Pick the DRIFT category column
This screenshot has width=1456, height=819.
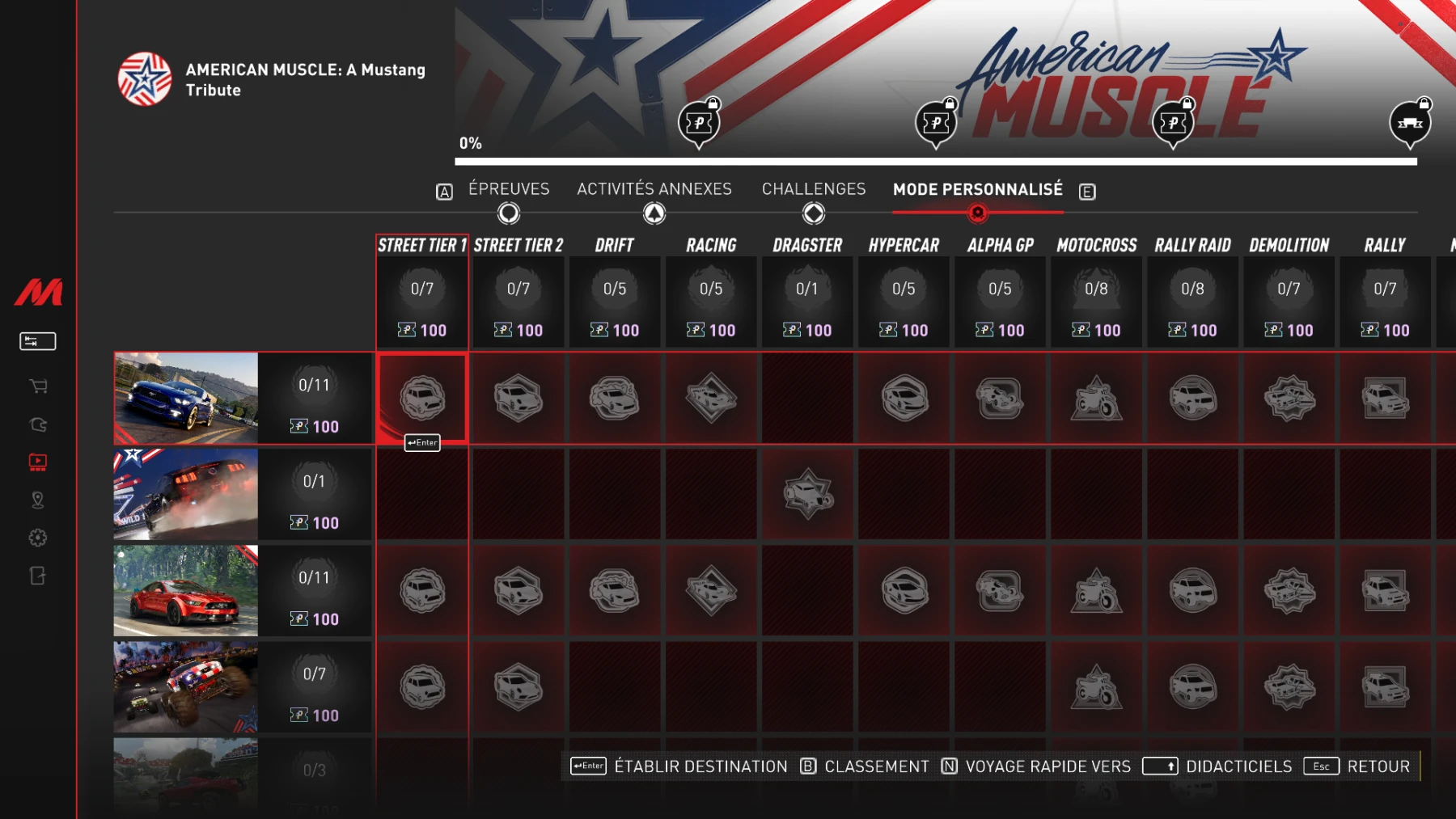(x=615, y=246)
